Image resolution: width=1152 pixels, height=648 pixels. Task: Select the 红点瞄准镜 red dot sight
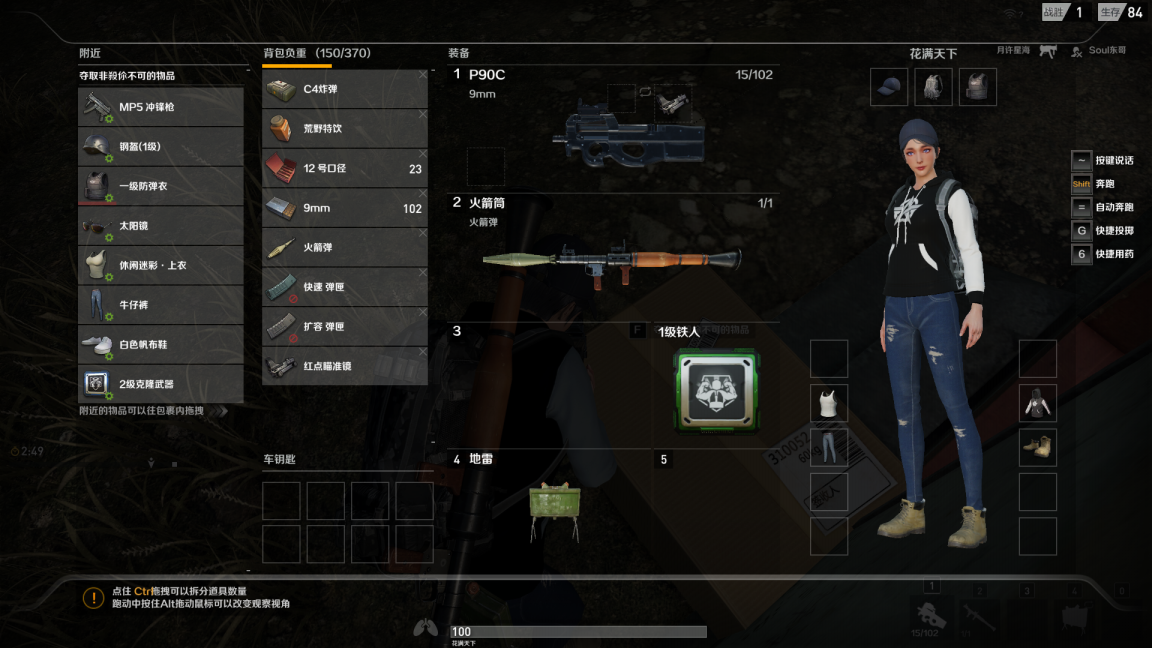click(x=344, y=366)
